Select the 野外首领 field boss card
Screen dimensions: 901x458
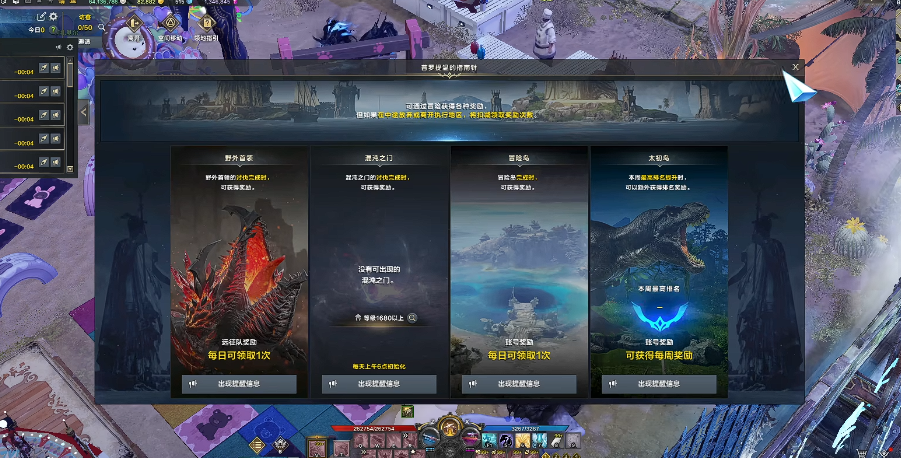click(239, 260)
